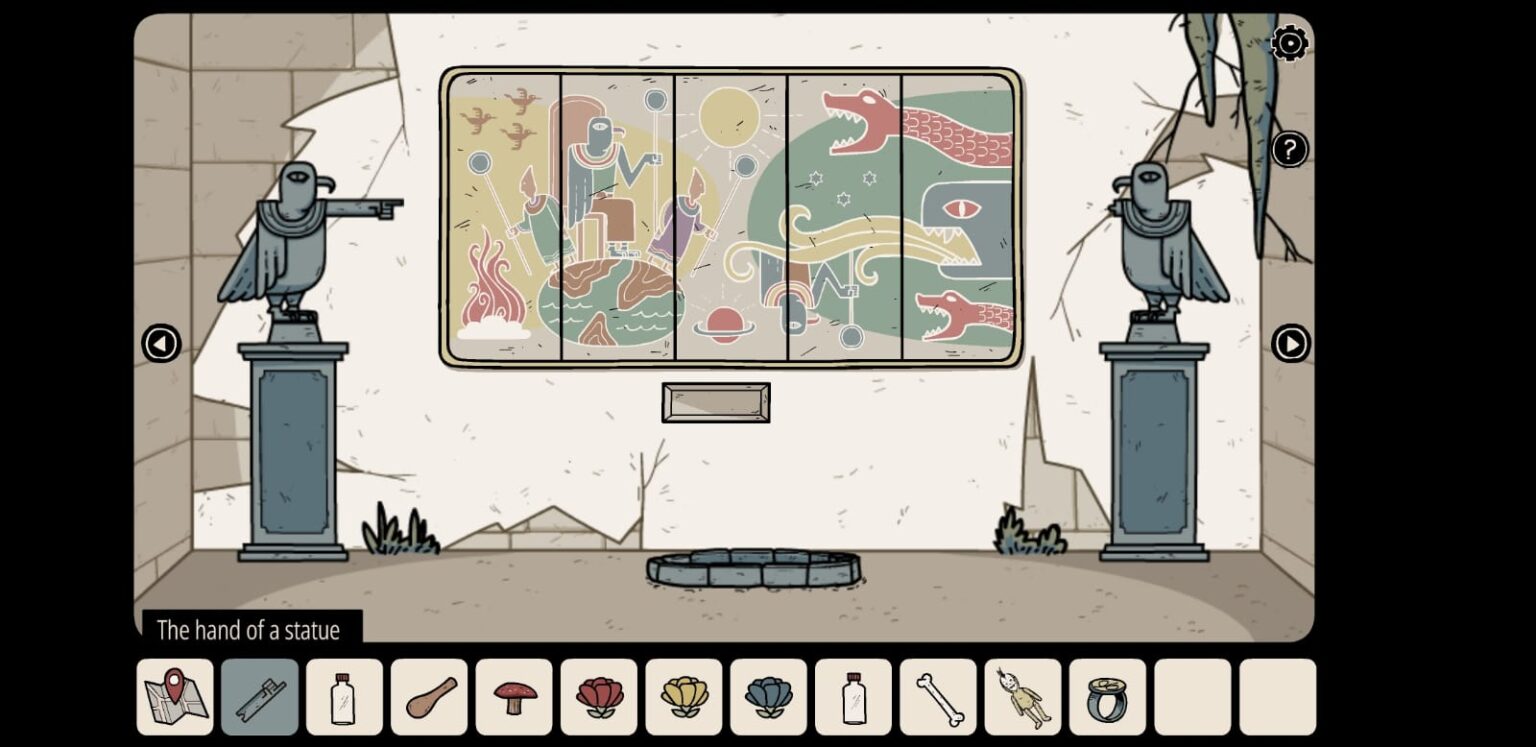Open the settings gear menu

pyautogui.click(x=1289, y=44)
